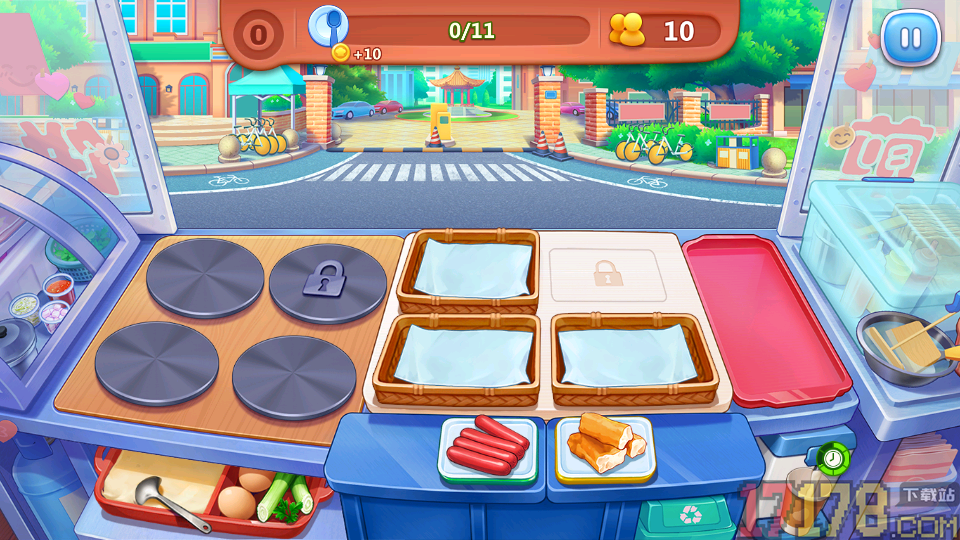Pick the fried dough sticks plate
This screenshot has height=540, width=960.
click(603, 445)
